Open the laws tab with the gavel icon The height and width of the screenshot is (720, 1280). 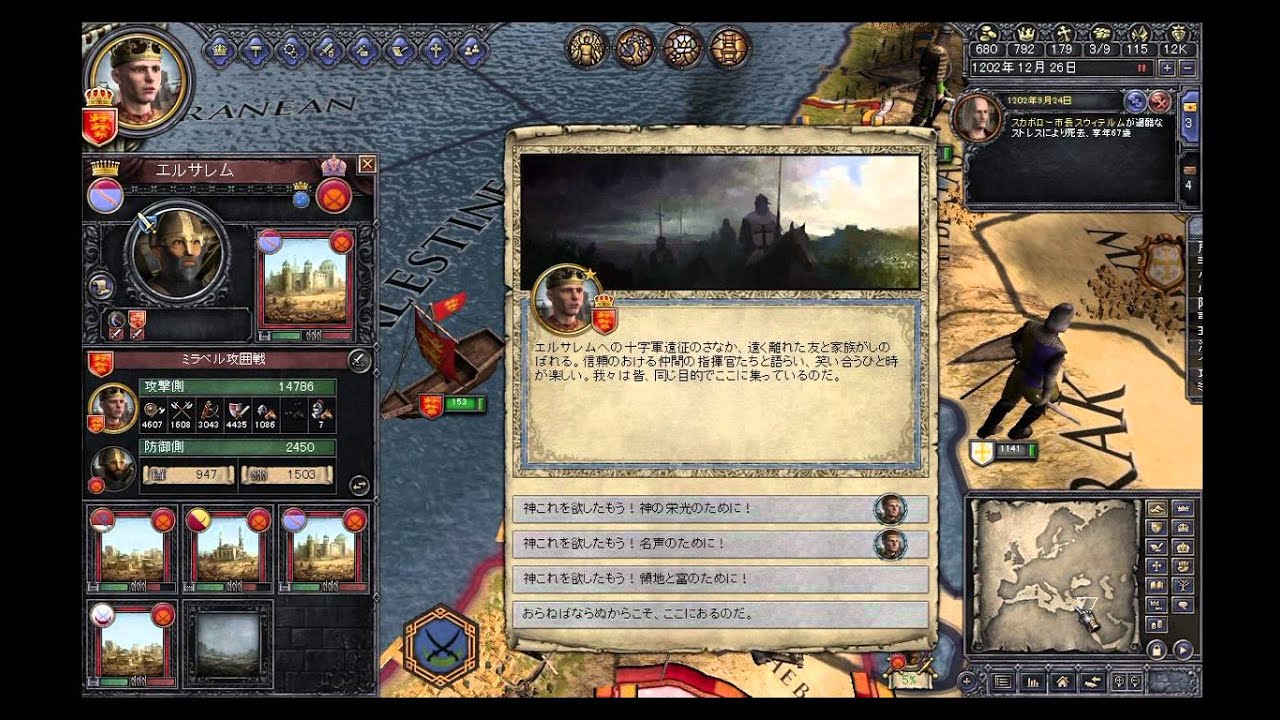point(256,47)
